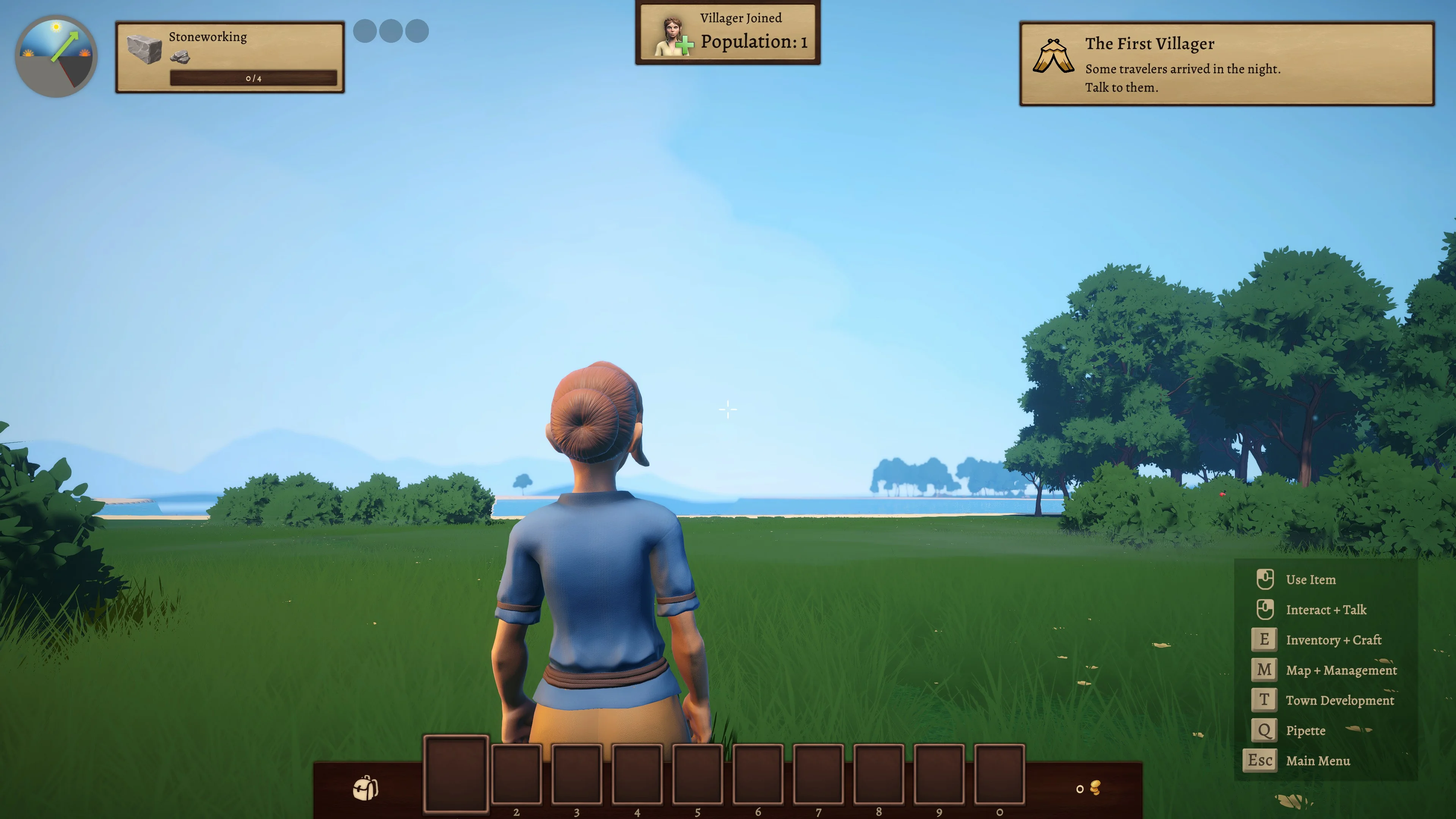This screenshot has width=1456, height=819.
Task: Click the day-night clock dial
Action: pos(56,56)
